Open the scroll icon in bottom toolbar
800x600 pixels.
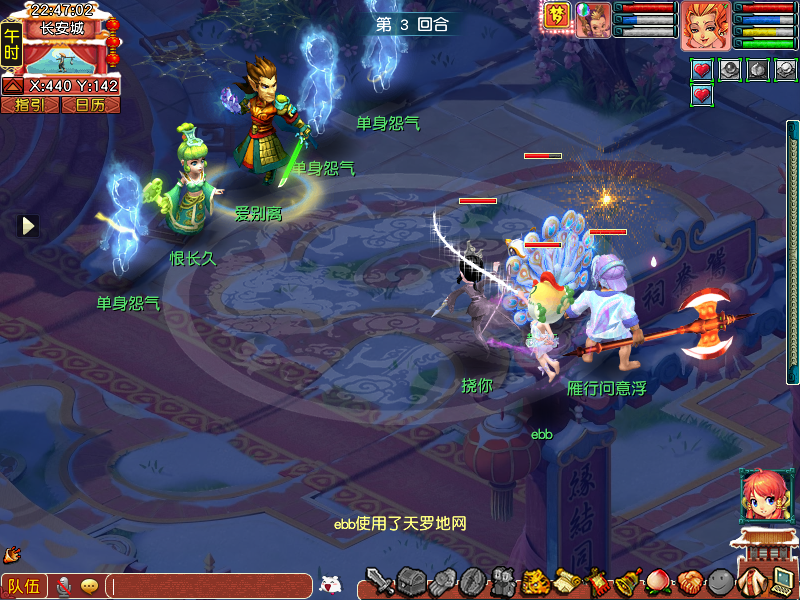(566, 581)
